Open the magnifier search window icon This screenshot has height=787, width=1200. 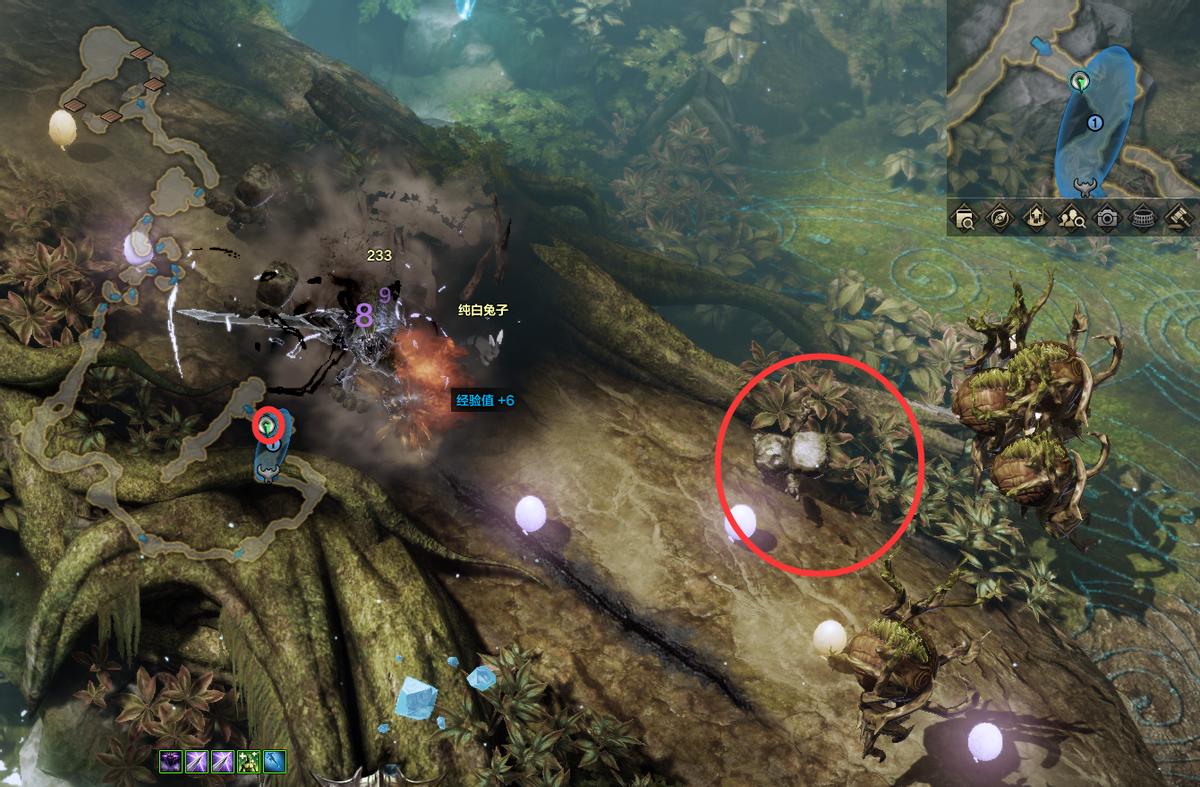coord(965,217)
